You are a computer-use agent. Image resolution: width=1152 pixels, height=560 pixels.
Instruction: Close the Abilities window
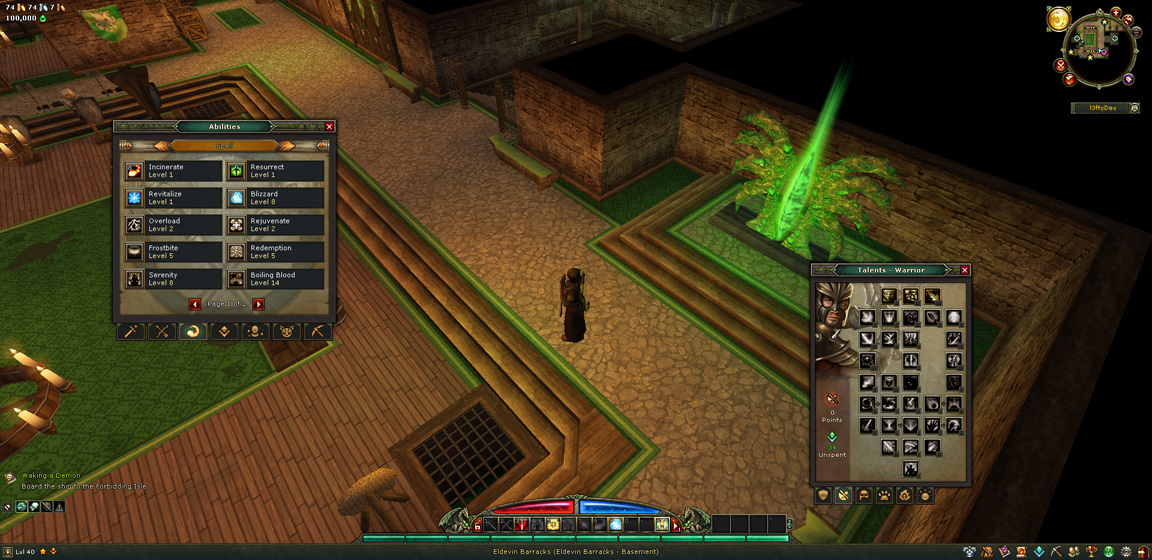point(330,127)
